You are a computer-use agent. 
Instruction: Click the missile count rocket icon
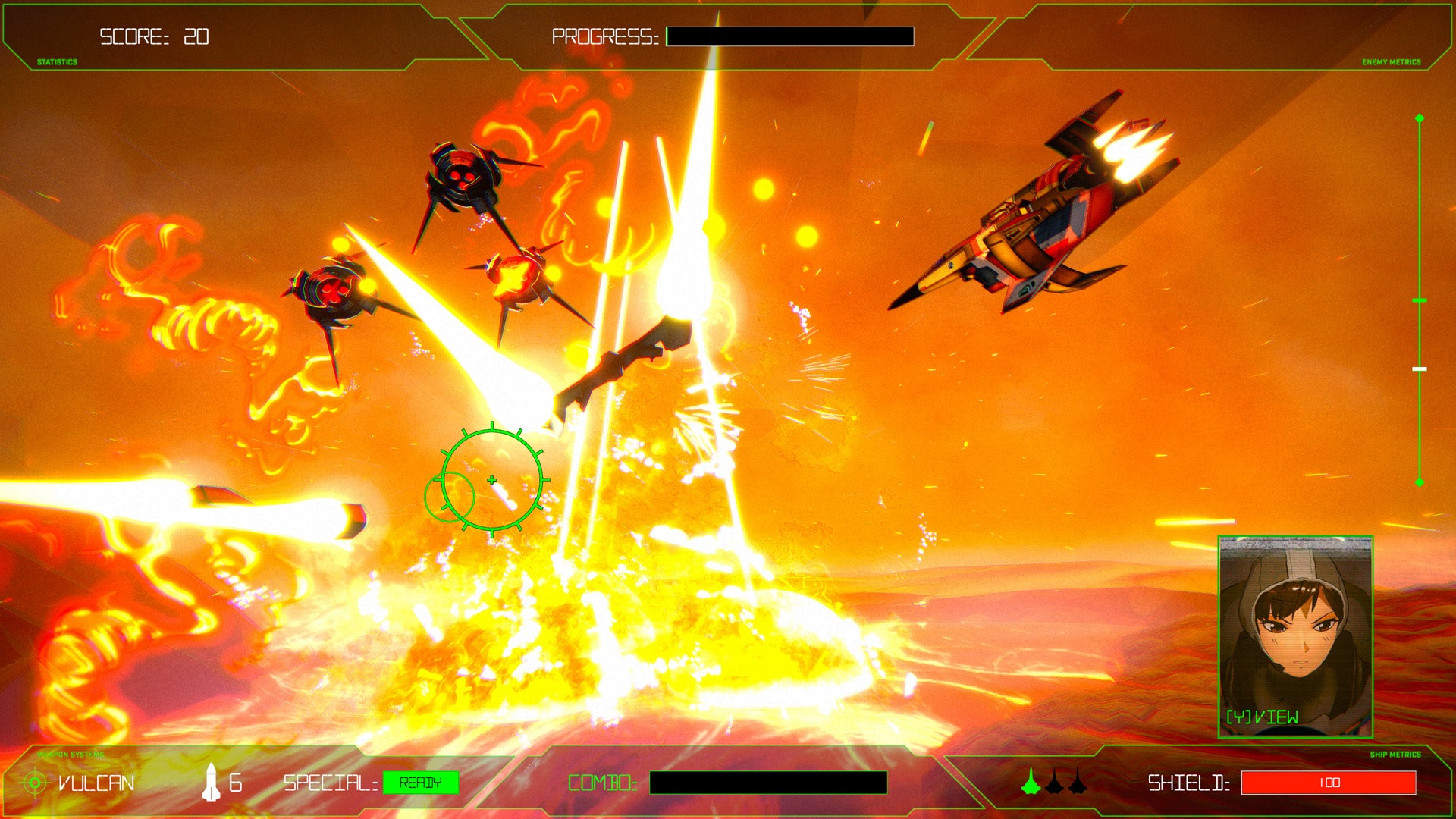210,783
